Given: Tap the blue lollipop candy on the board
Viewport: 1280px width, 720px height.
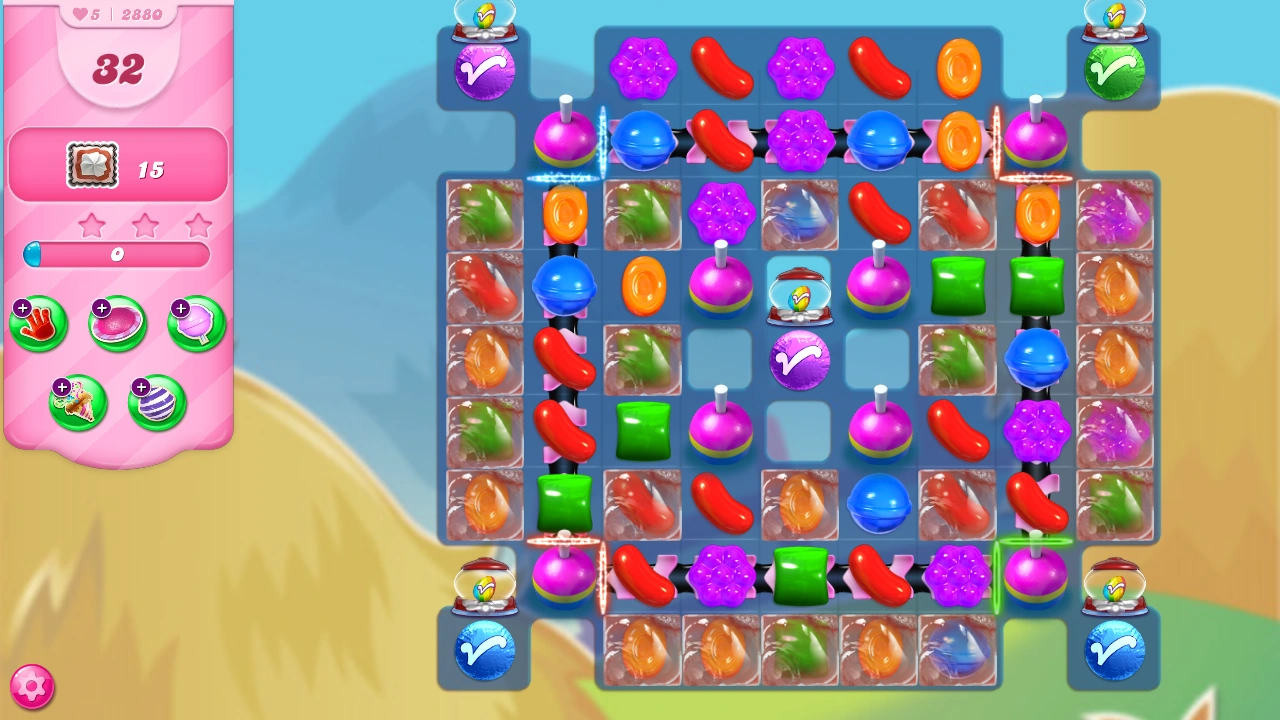Looking at the screenshot, I should [x=878, y=504].
